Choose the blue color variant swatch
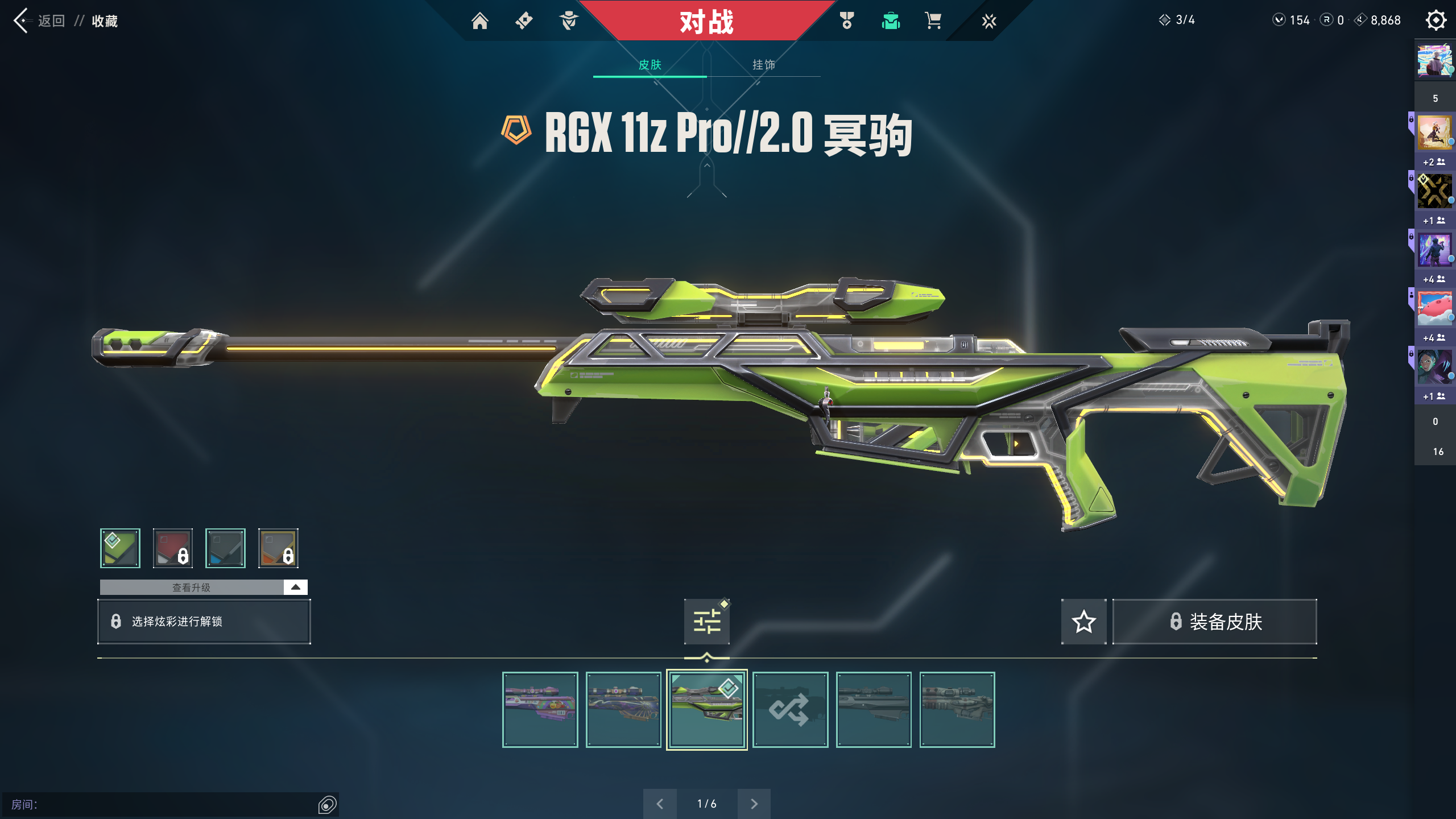This screenshot has width=1456, height=819. [x=225, y=548]
